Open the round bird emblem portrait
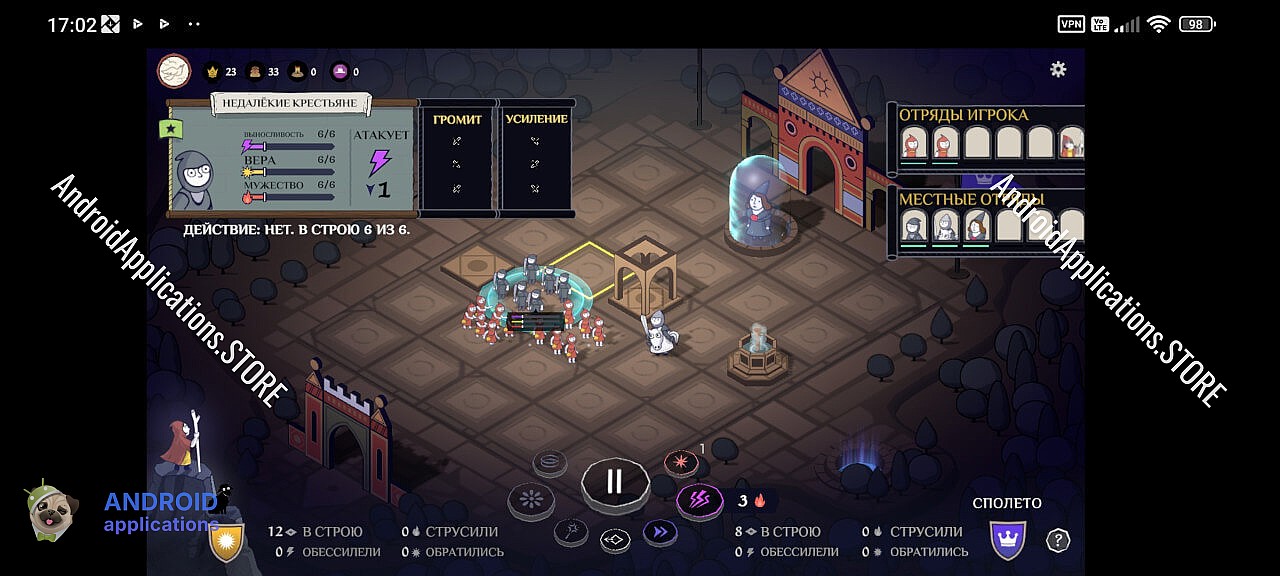This screenshot has width=1280, height=576. (x=174, y=71)
